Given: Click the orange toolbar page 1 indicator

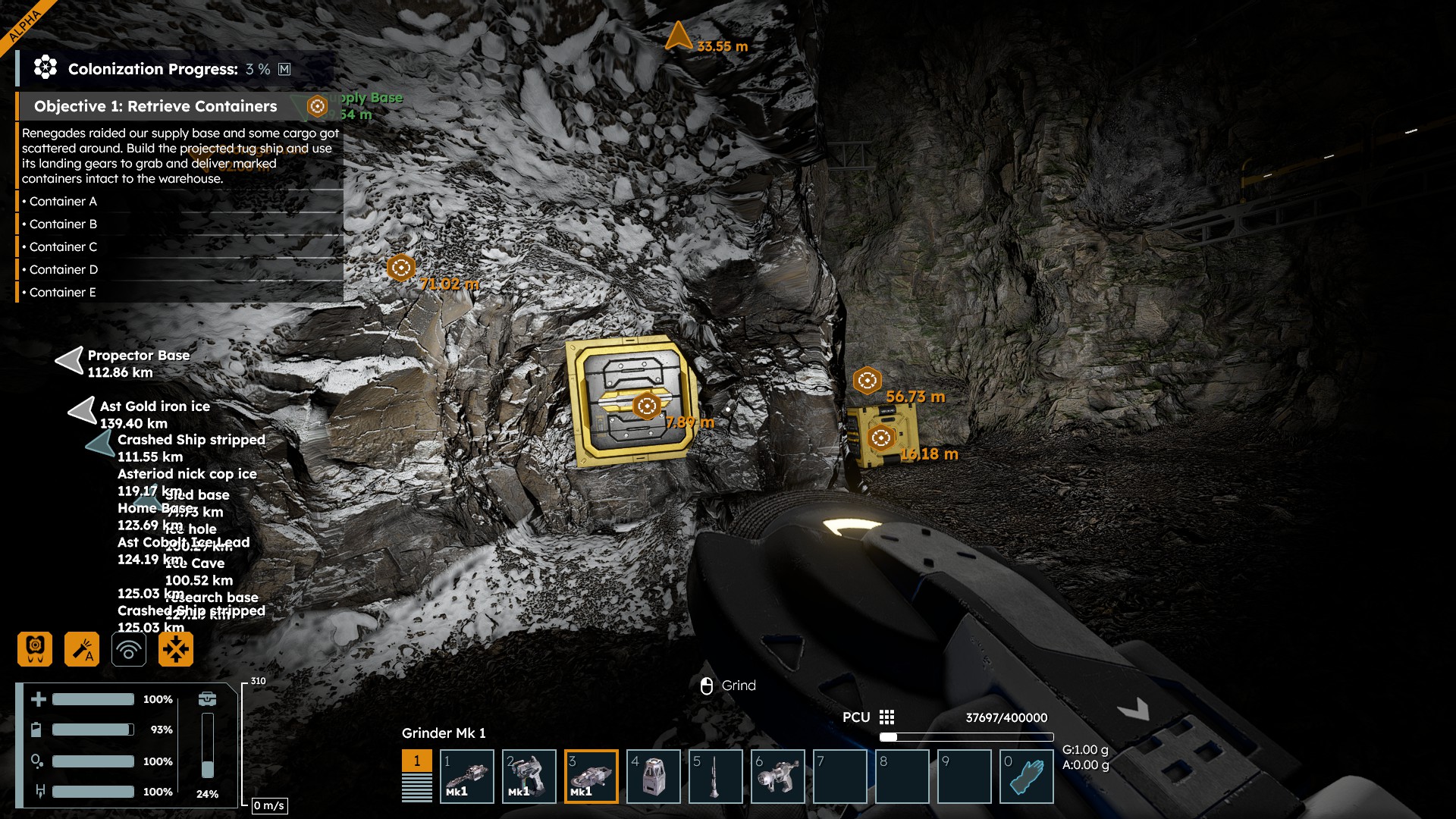Looking at the screenshot, I should 417,761.
